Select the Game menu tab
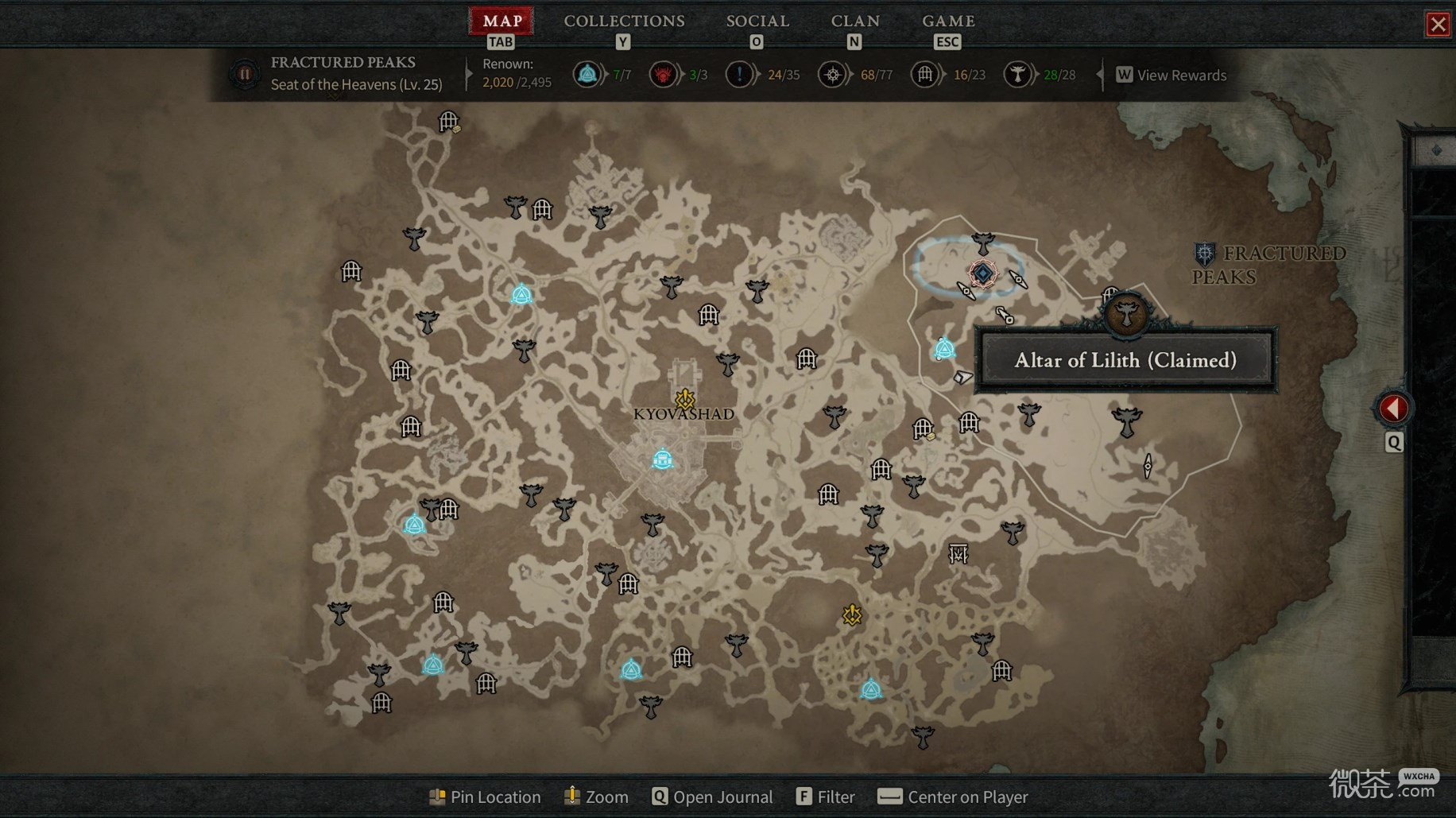The image size is (1456, 818). point(947,21)
